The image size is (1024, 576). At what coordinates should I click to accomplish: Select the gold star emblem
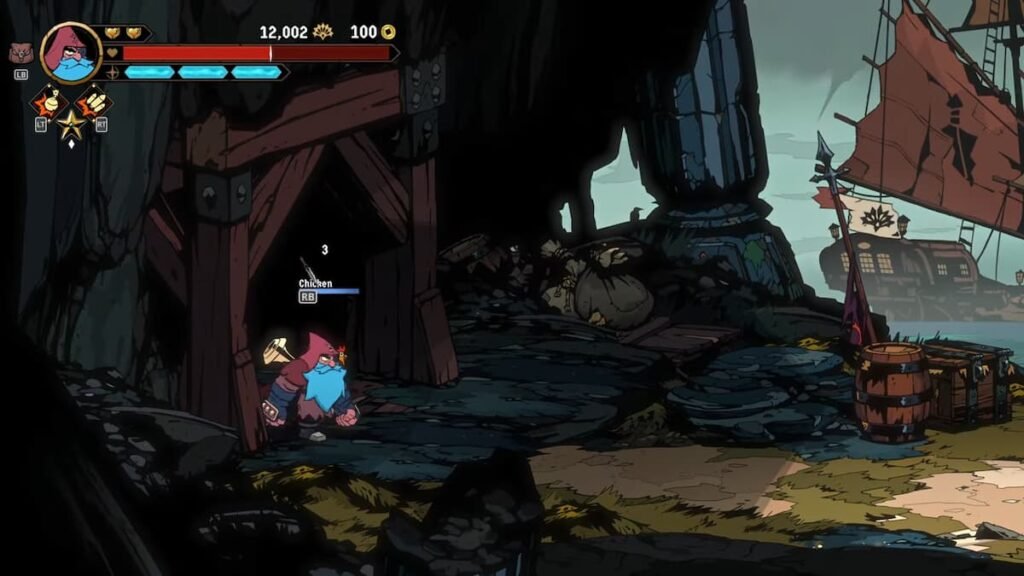click(70, 125)
